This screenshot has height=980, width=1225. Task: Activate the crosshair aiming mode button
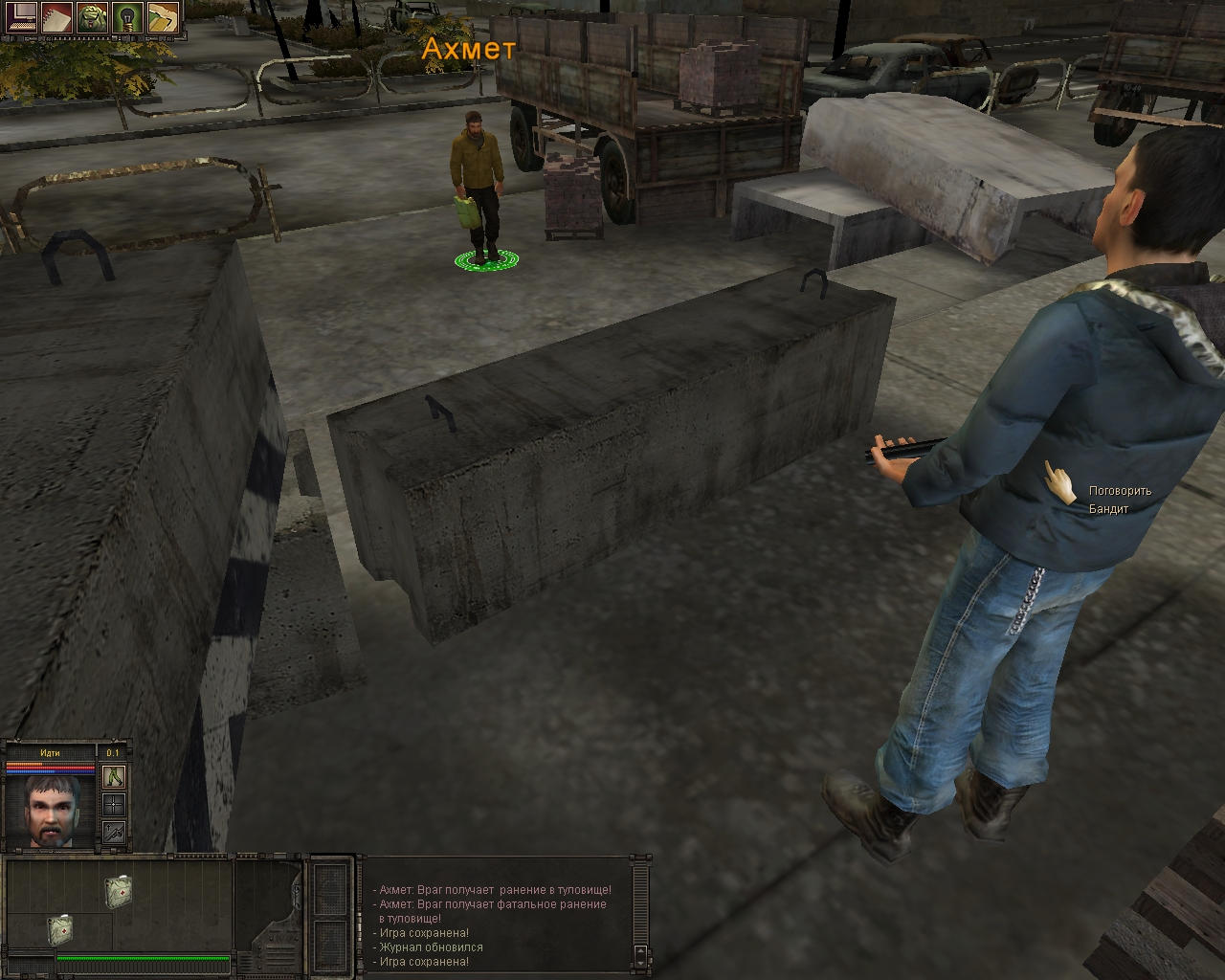coord(114,804)
